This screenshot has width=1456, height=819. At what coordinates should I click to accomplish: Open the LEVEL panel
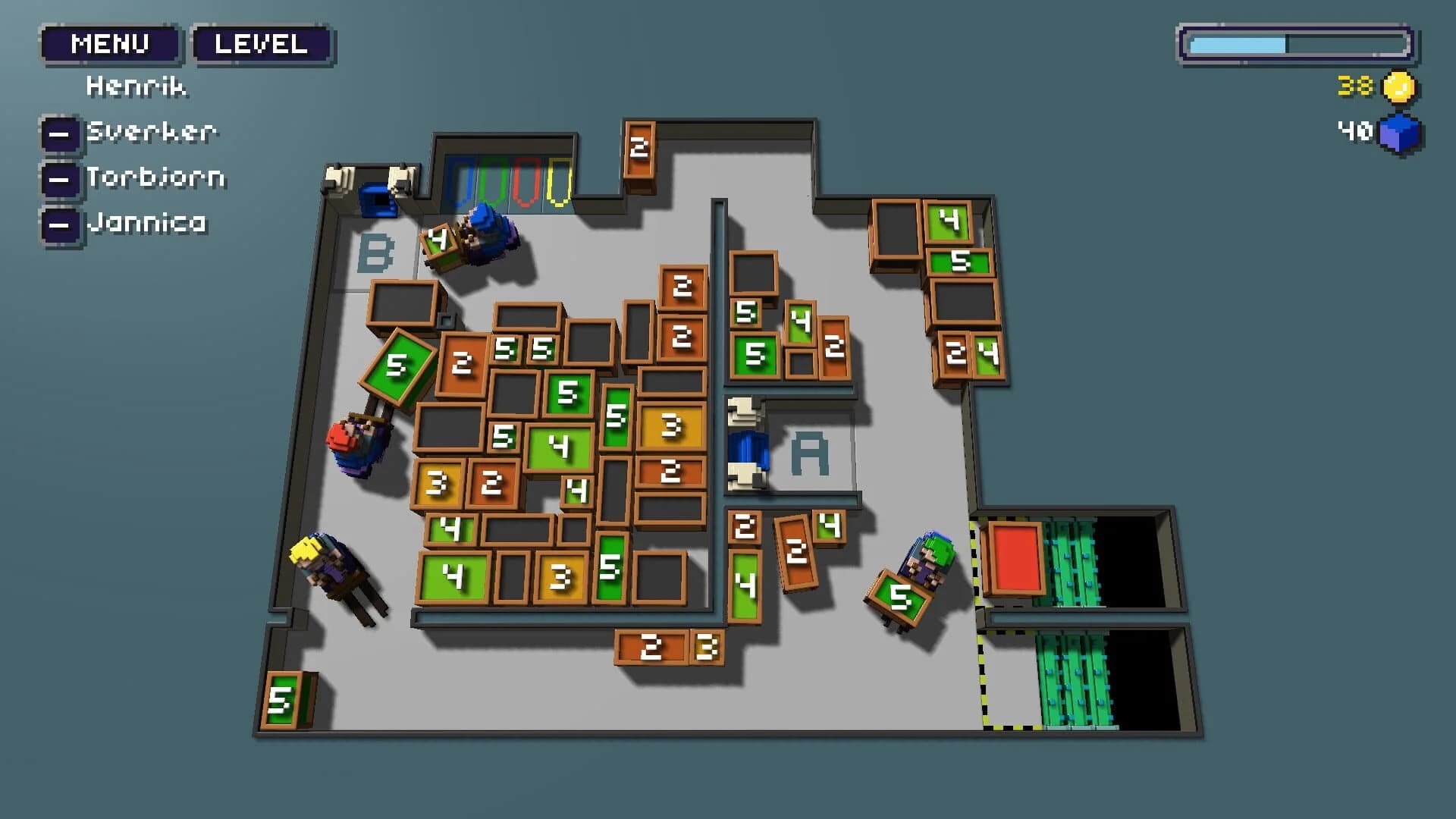pyautogui.click(x=261, y=43)
